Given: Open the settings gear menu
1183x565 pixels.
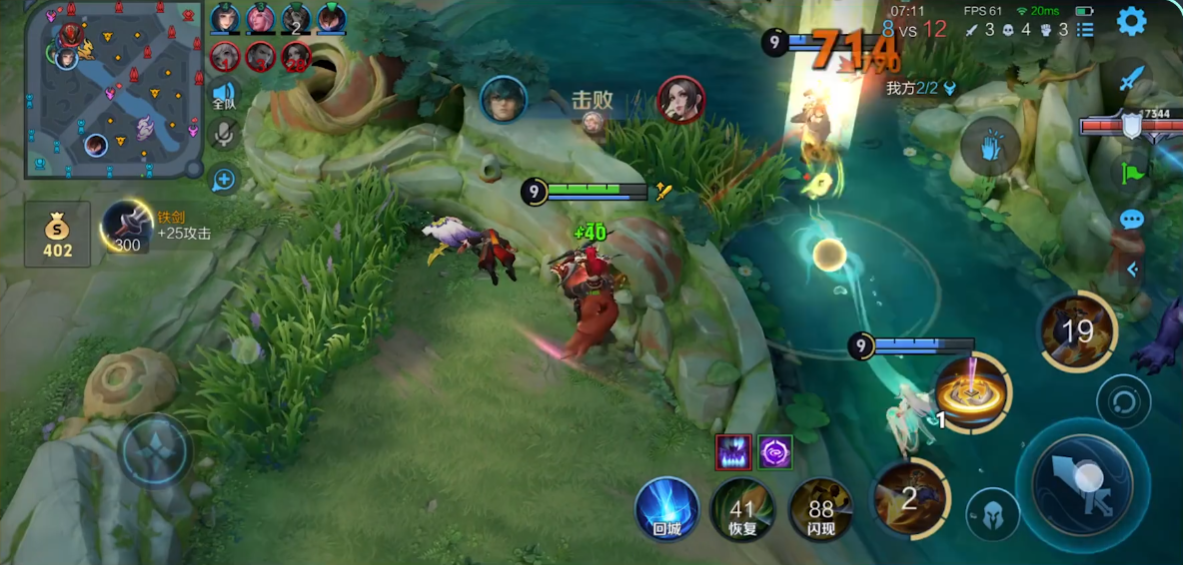Looking at the screenshot, I should pos(1131,21).
